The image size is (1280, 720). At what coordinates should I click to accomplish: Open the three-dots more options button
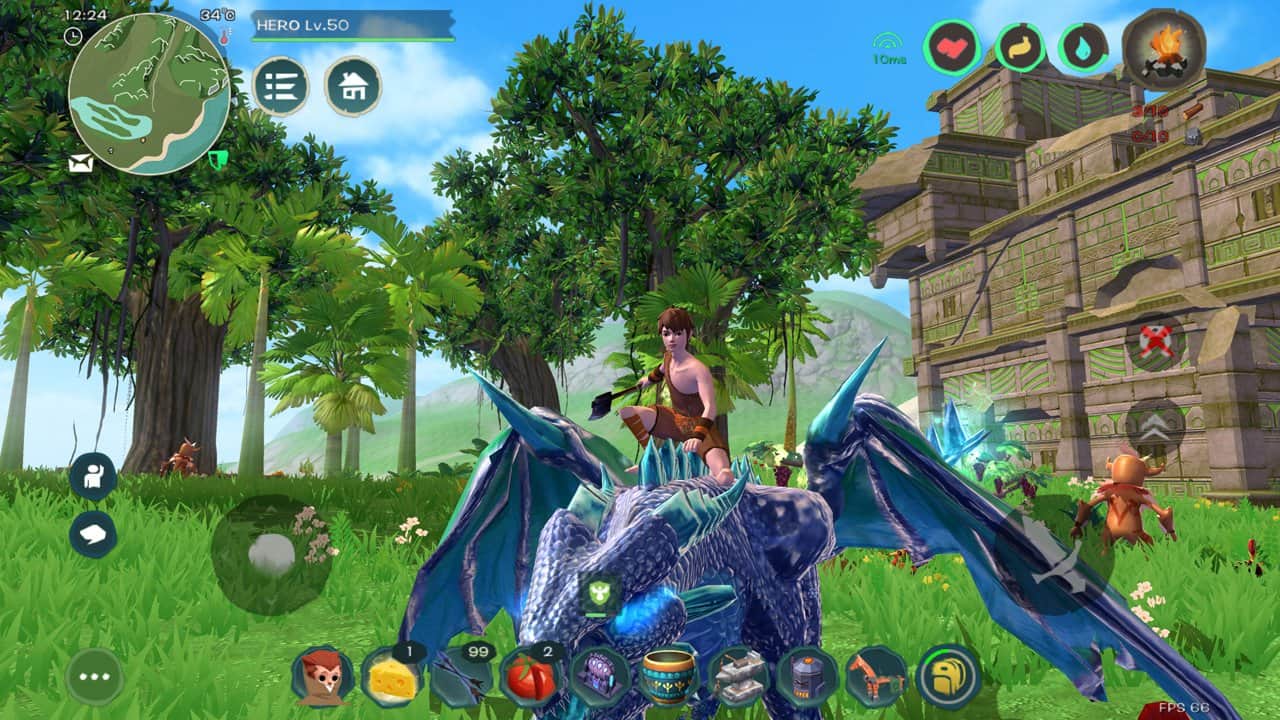pyautogui.click(x=95, y=677)
